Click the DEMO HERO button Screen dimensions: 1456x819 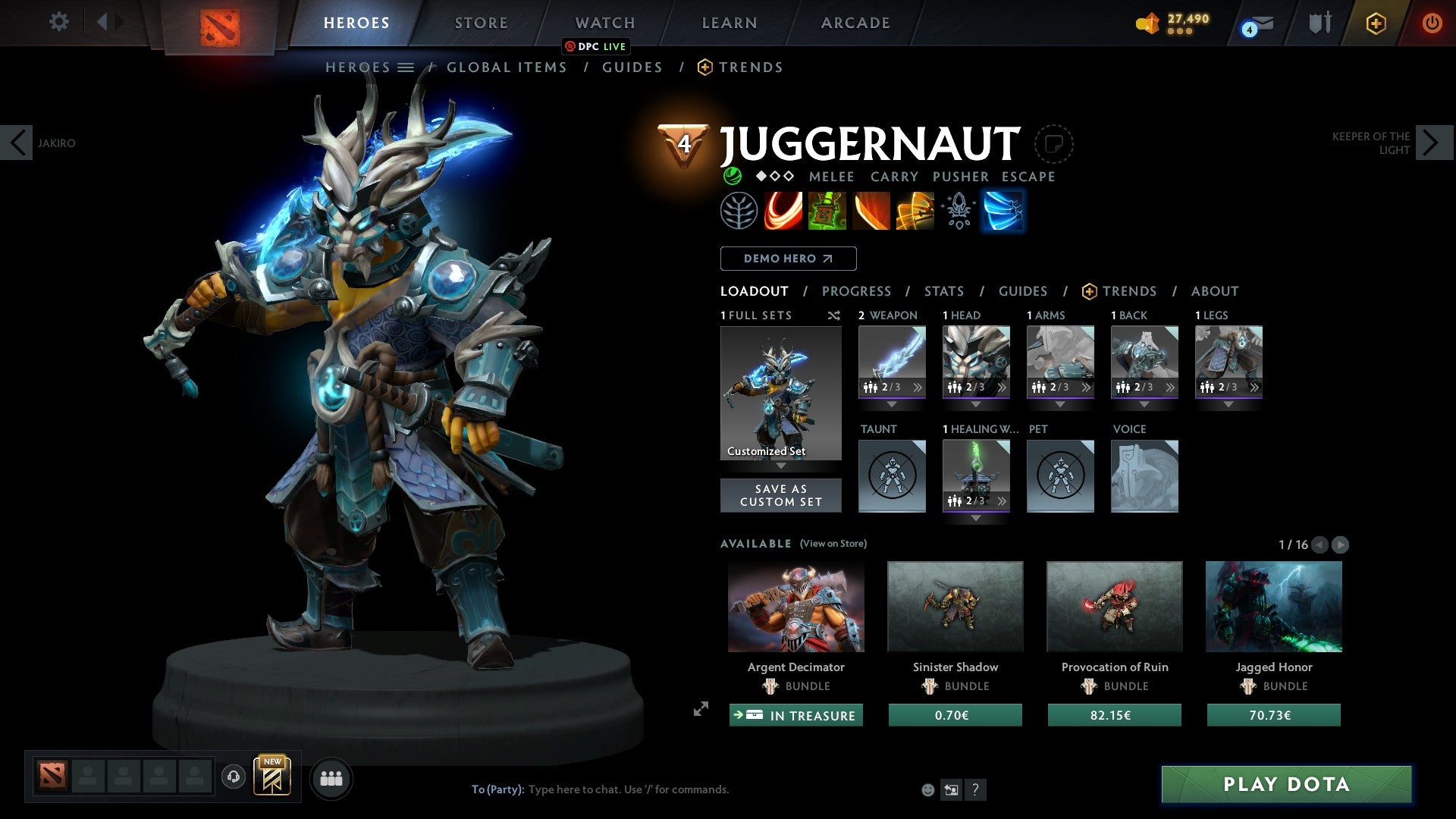(788, 258)
